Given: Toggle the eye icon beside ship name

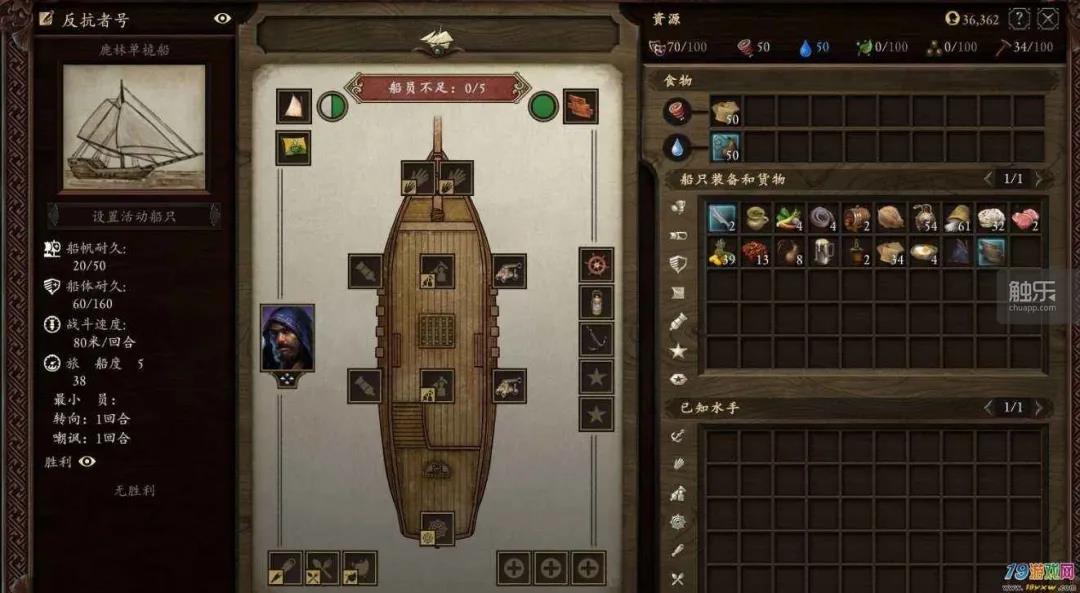Looking at the screenshot, I should click(222, 18).
